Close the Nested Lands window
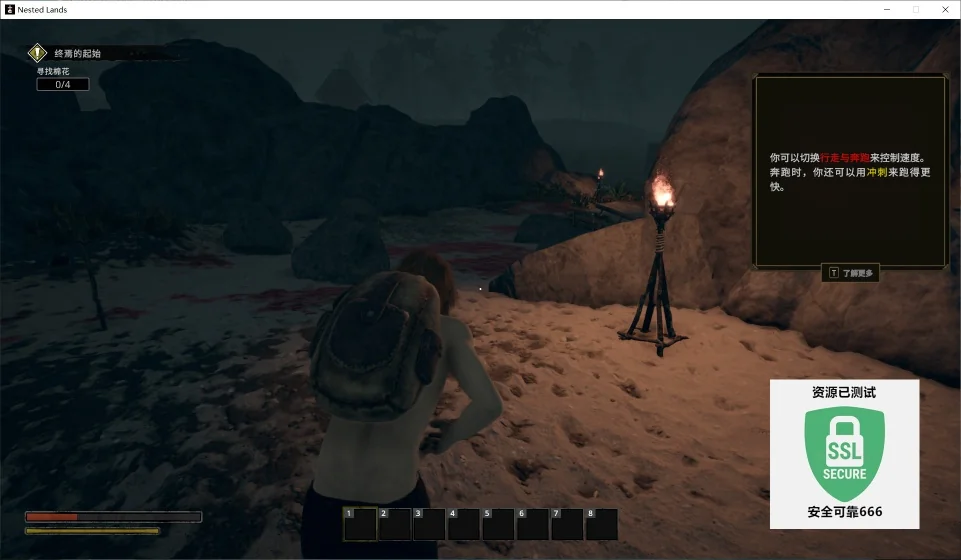The width and height of the screenshot is (961, 560). point(944,9)
